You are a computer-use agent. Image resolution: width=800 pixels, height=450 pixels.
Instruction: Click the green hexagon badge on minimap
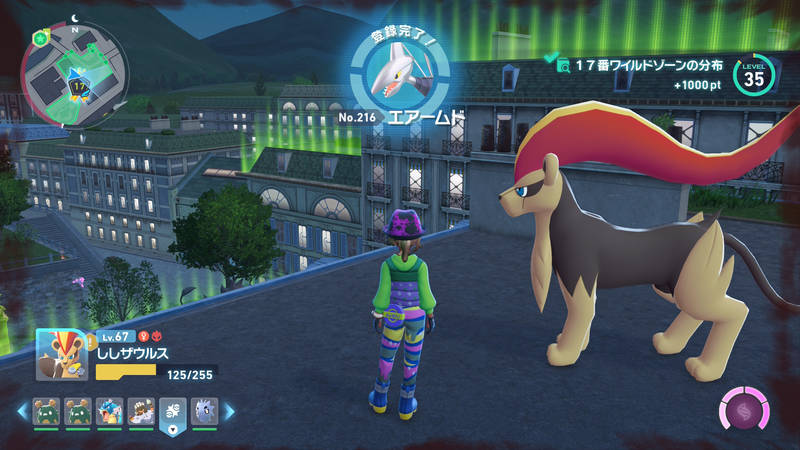click(41, 37)
